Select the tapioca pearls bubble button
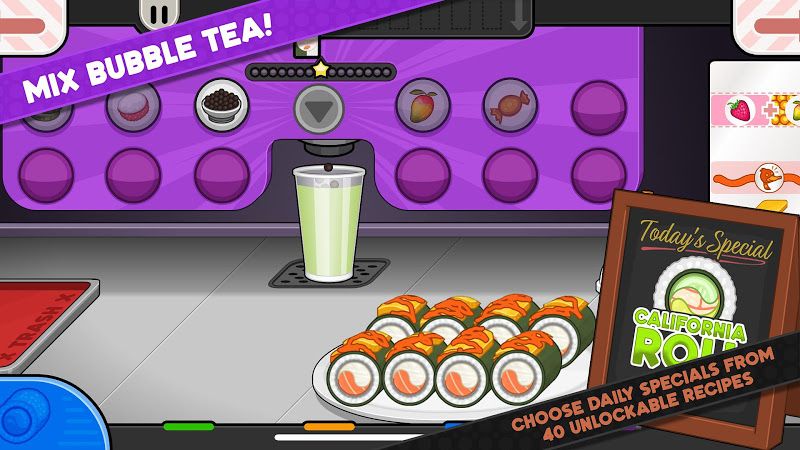Viewport: 800px width, 450px height. (x=221, y=105)
